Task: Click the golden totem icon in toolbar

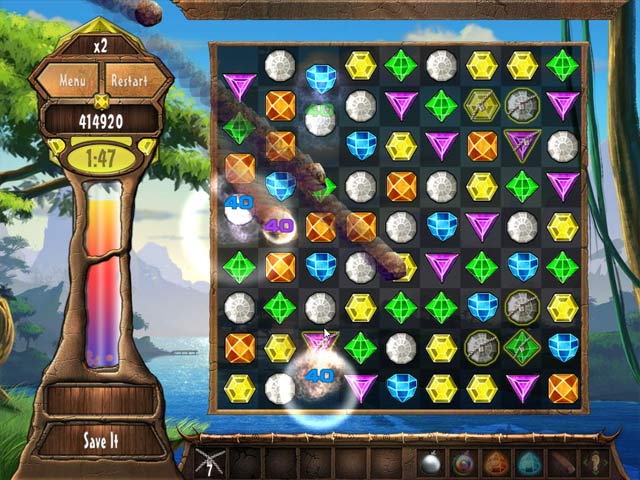Action: coord(596,462)
